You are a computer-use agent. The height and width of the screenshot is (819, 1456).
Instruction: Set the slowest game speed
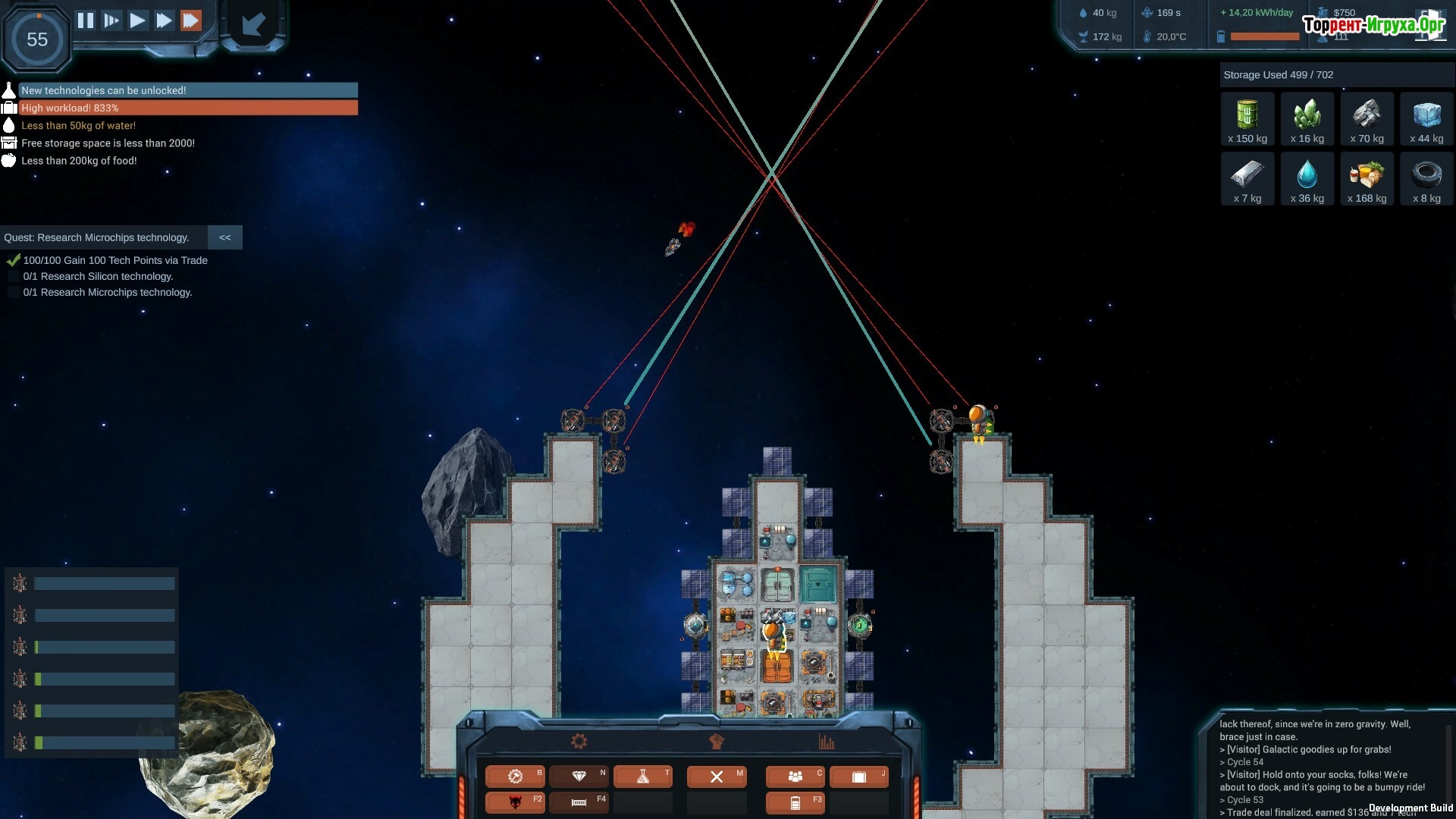[x=111, y=20]
